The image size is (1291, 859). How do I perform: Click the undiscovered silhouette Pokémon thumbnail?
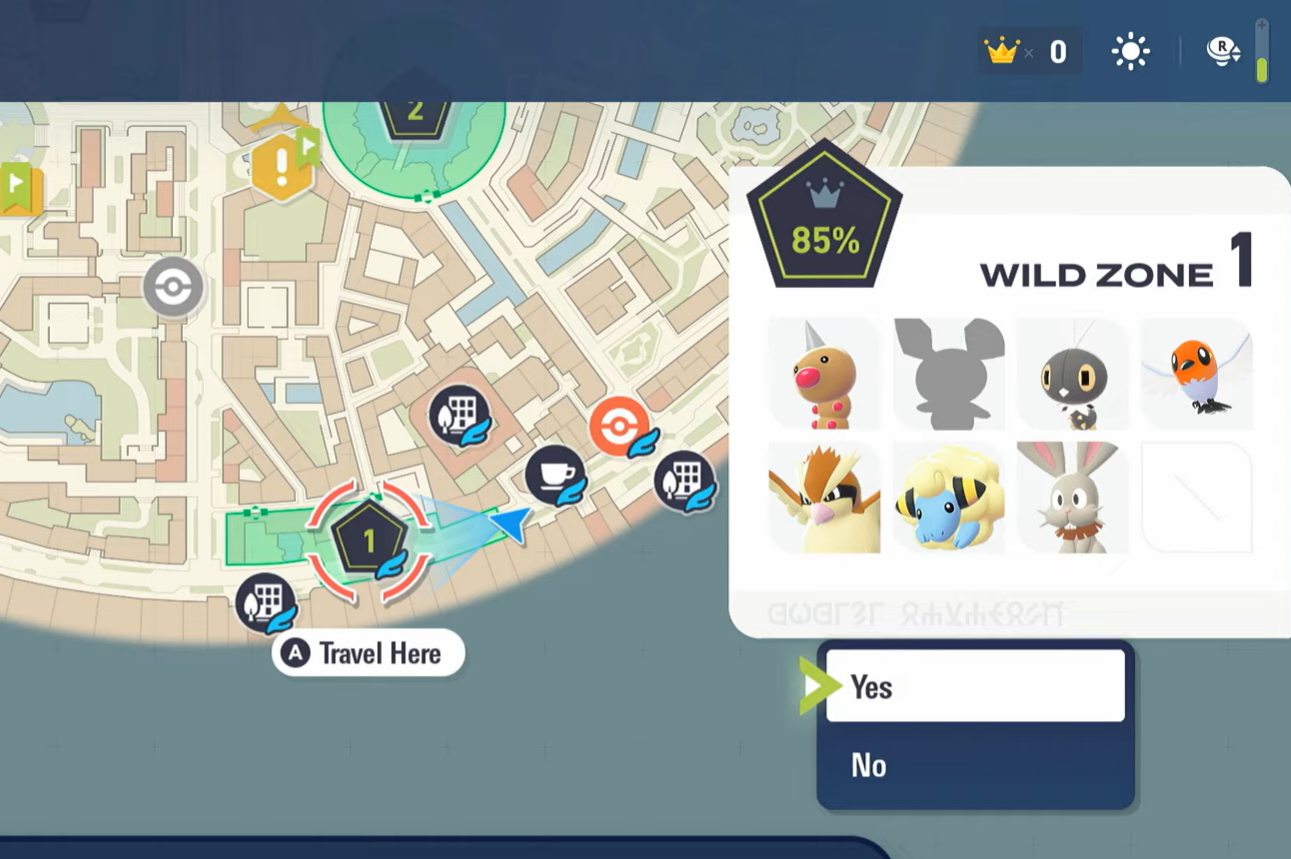[948, 374]
